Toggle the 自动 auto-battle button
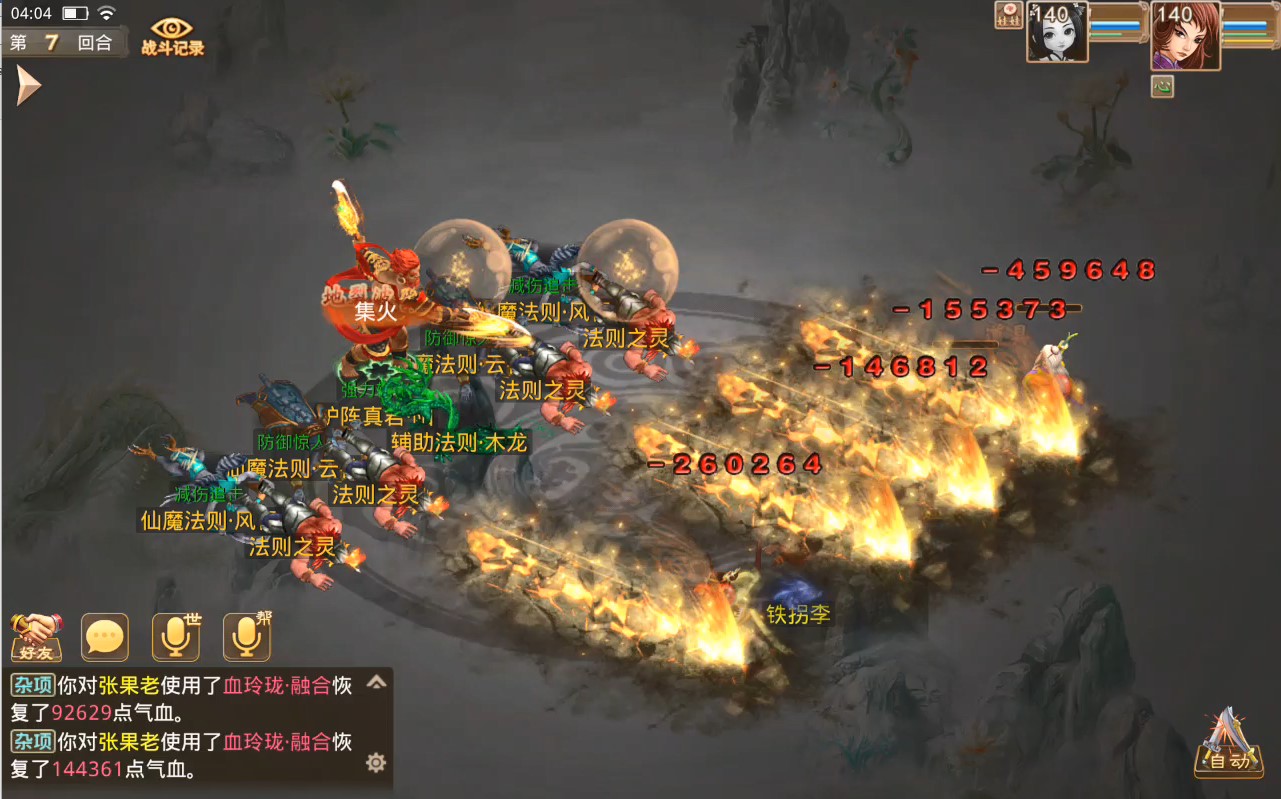Screen dimensions: 1281x799 1228,745
